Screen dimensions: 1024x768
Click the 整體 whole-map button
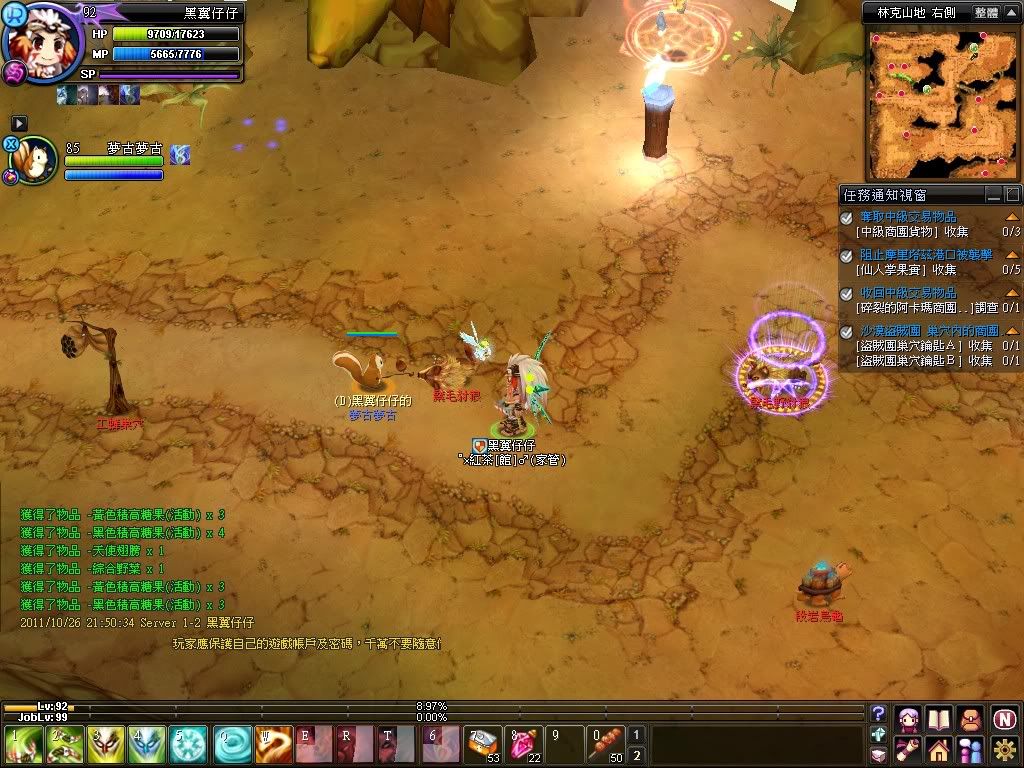986,13
